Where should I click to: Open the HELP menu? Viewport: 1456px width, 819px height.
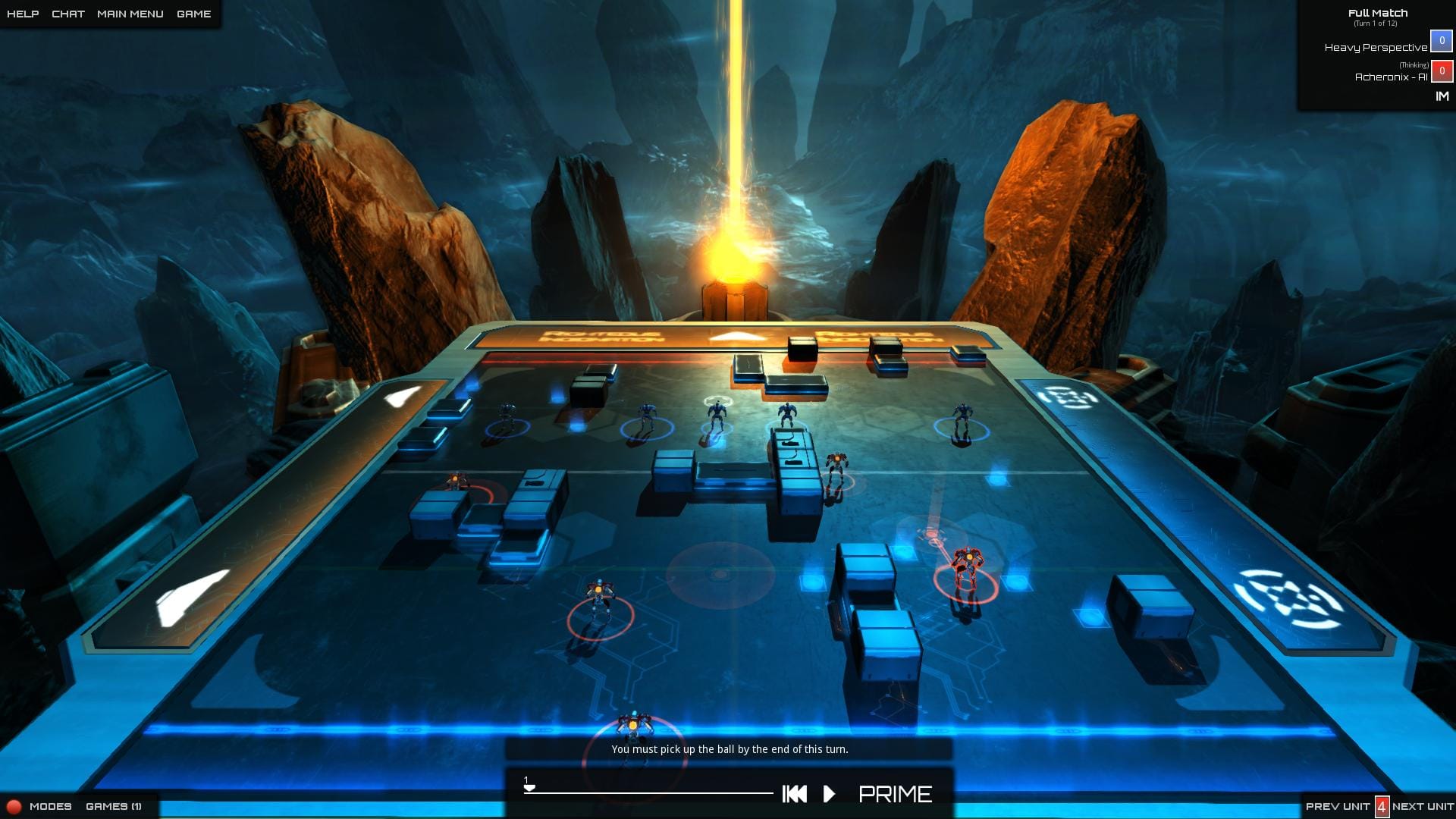click(23, 13)
